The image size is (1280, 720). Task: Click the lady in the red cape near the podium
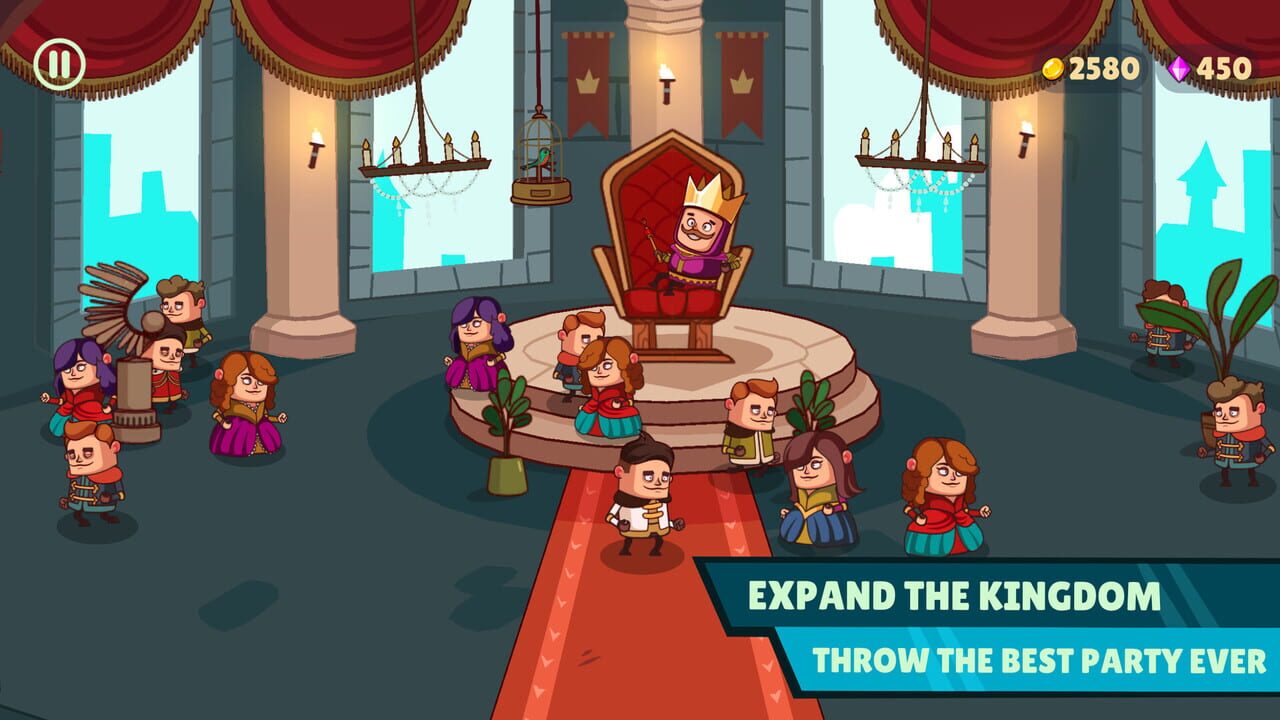tap(610, 390)
